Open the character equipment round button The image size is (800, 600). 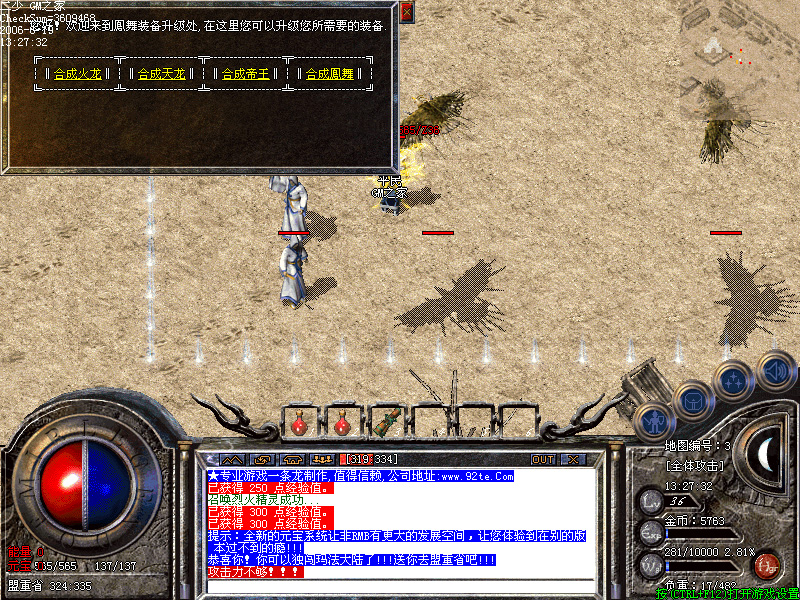pos(653,419)
